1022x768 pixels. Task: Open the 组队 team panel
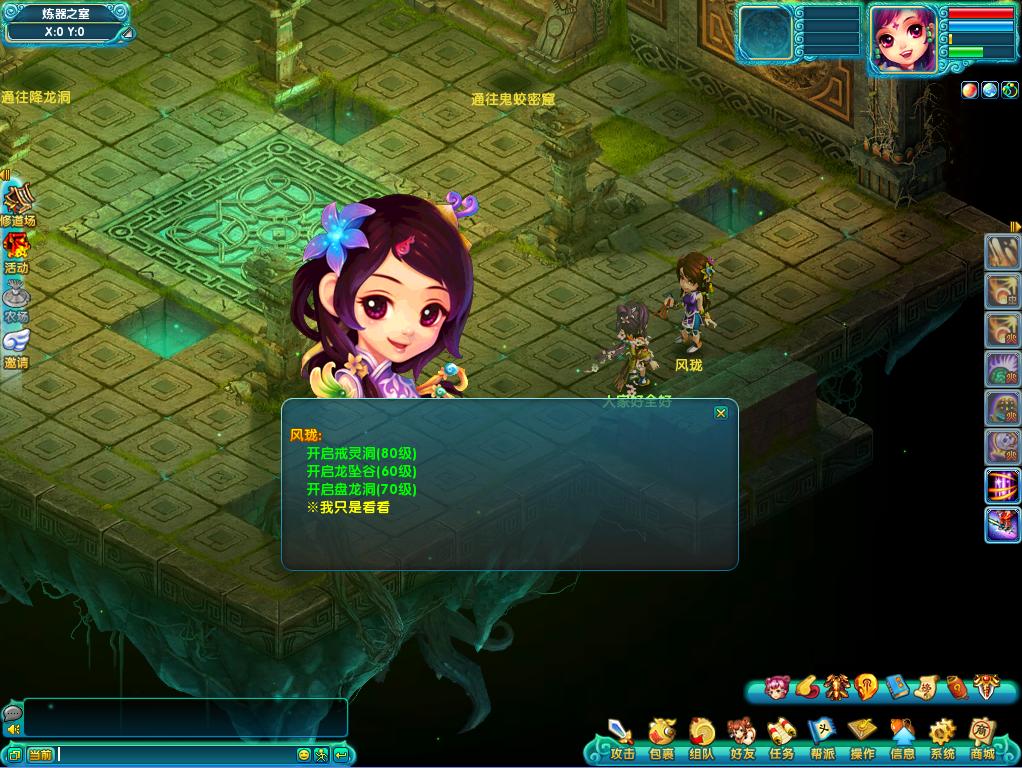click(702, 741)
